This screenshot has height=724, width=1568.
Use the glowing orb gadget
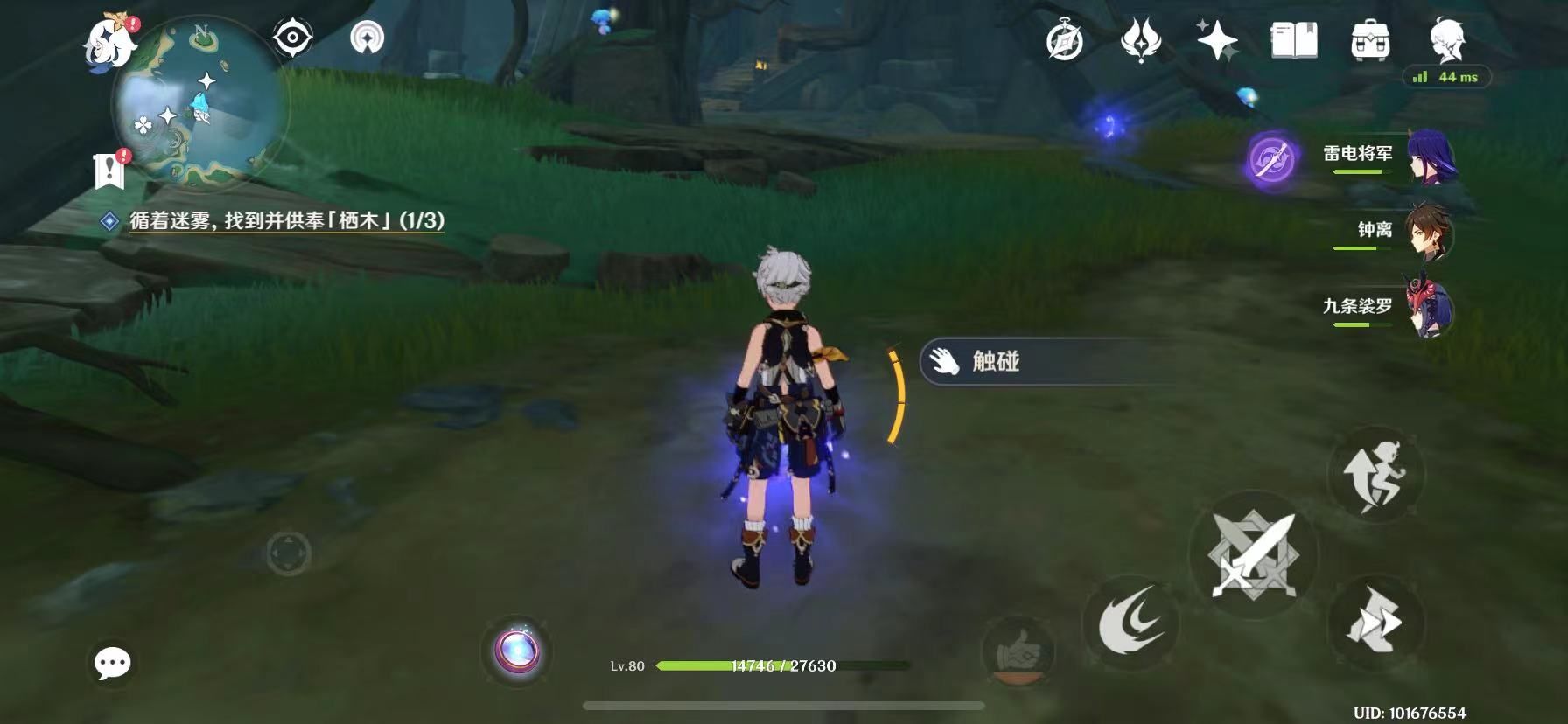point(517,651)
